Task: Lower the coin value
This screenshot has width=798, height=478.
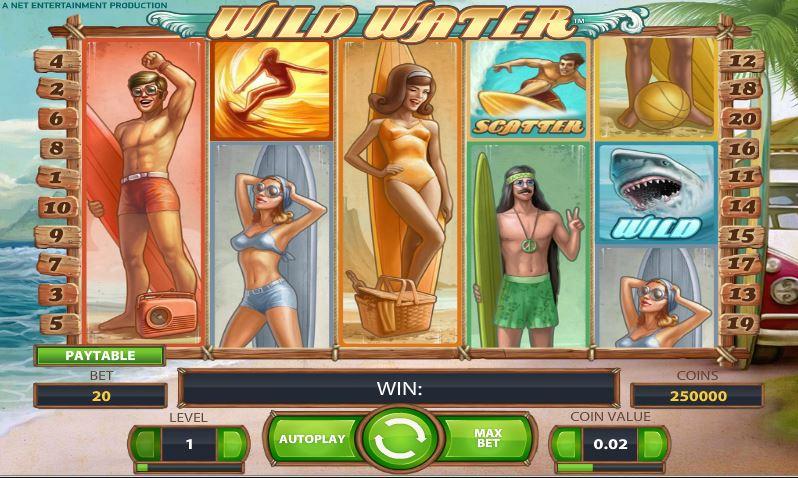Action: pos(566,443)
